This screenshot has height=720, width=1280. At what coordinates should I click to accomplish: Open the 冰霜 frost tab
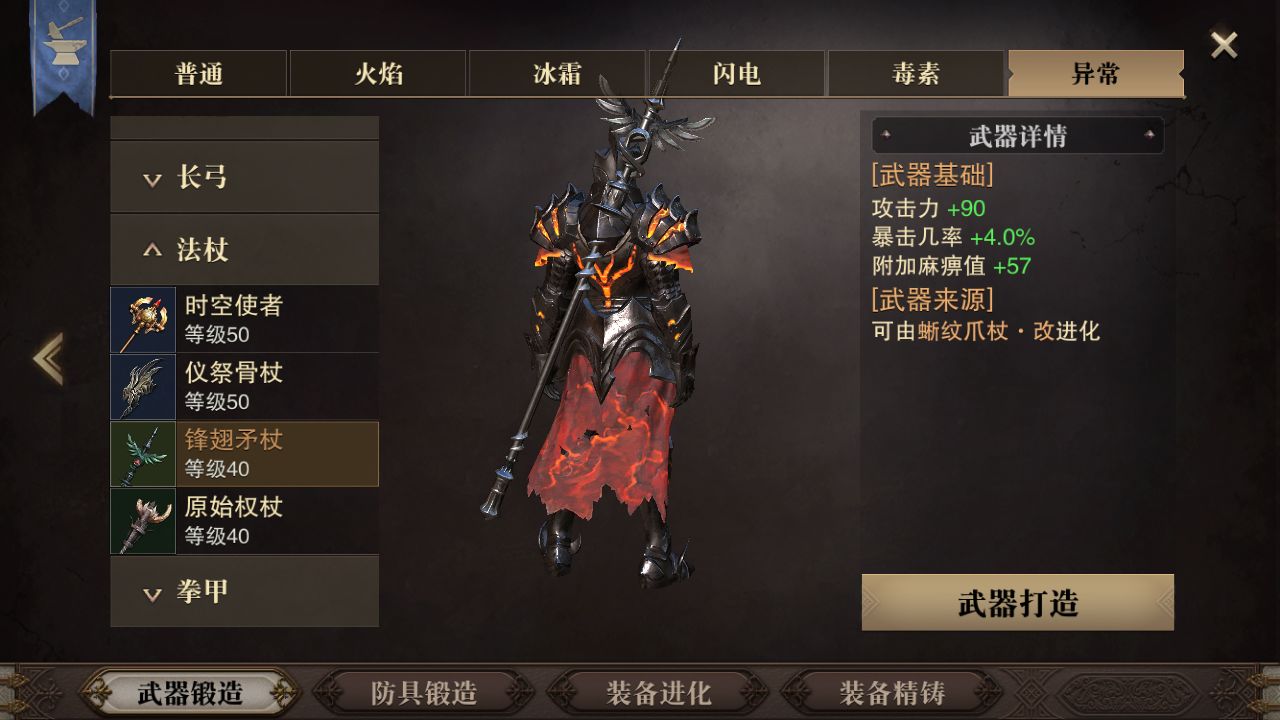tap(557, 74)
